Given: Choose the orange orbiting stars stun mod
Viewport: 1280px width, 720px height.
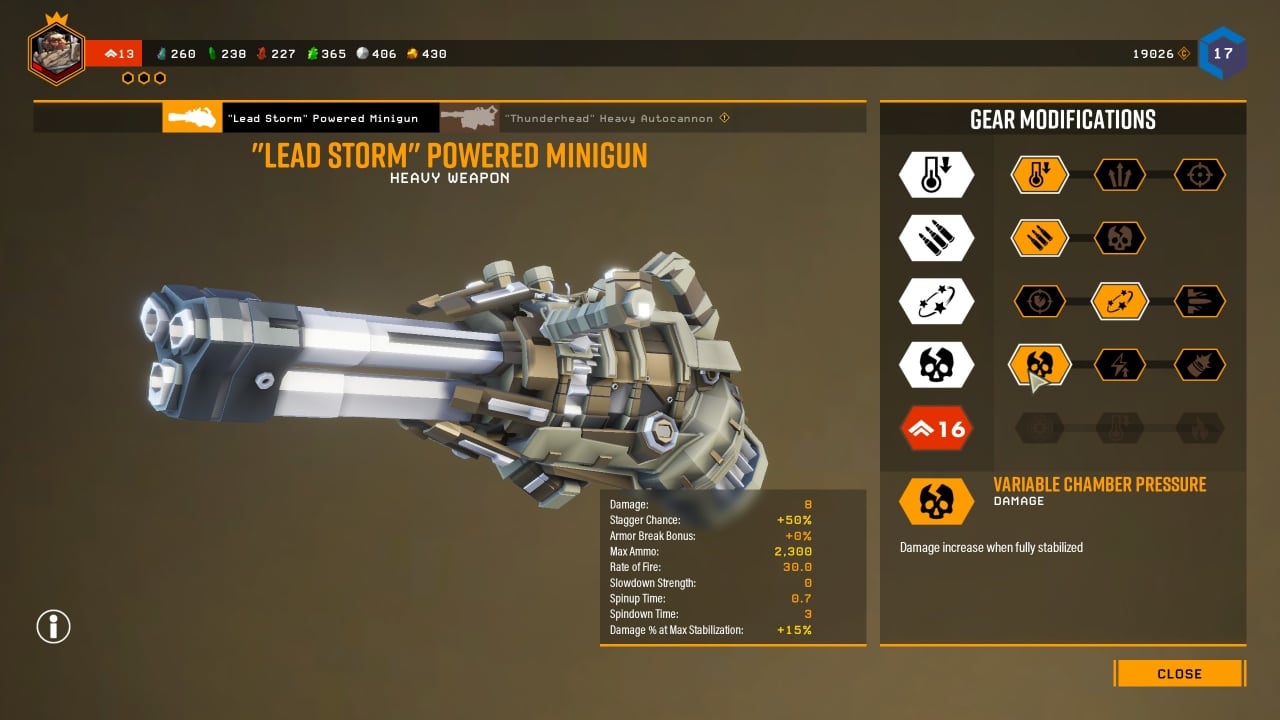Looking at the screenshot, I should [1120, 301].
